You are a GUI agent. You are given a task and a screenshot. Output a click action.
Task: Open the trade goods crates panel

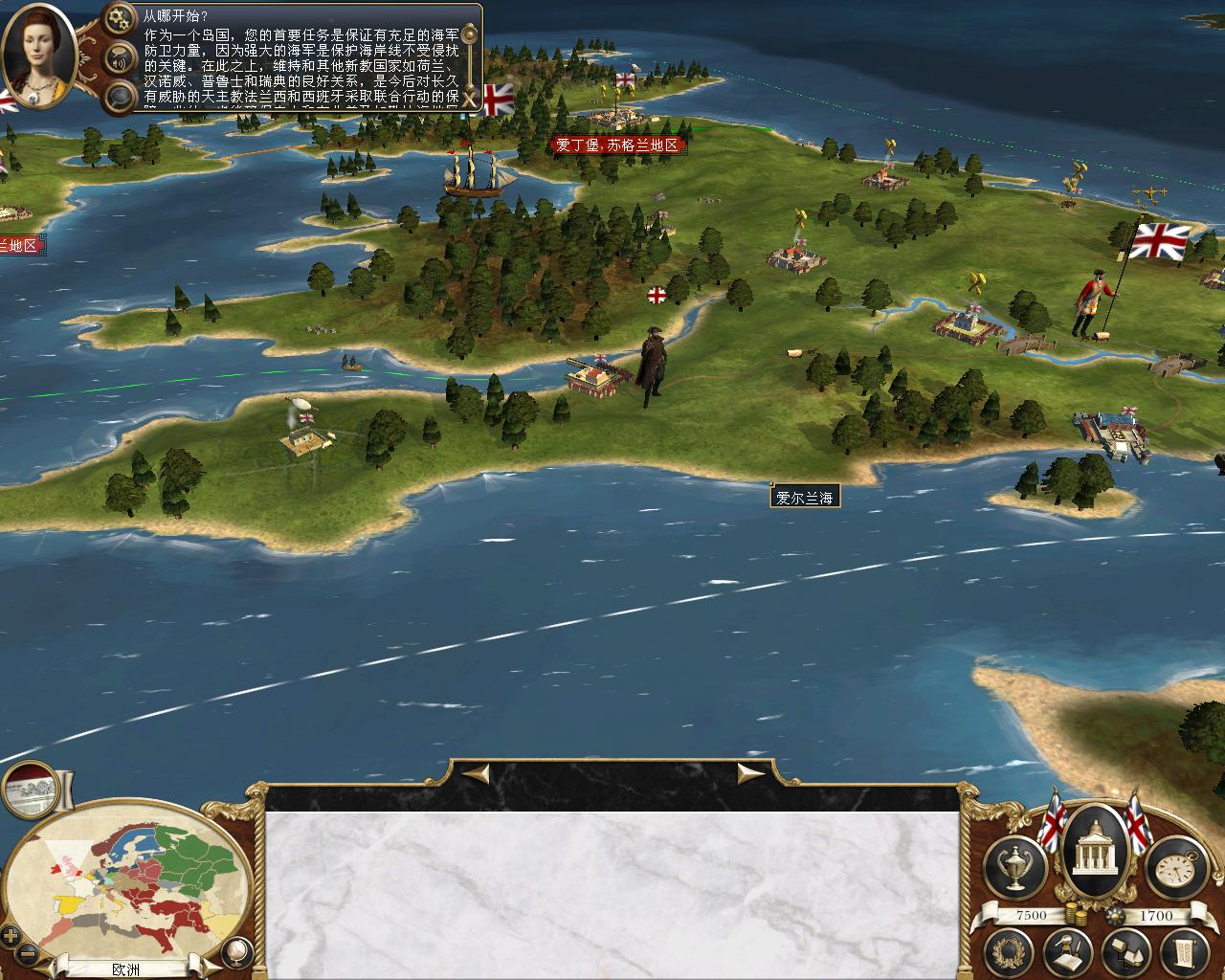pyautogui.click(x=1124, y=952)
